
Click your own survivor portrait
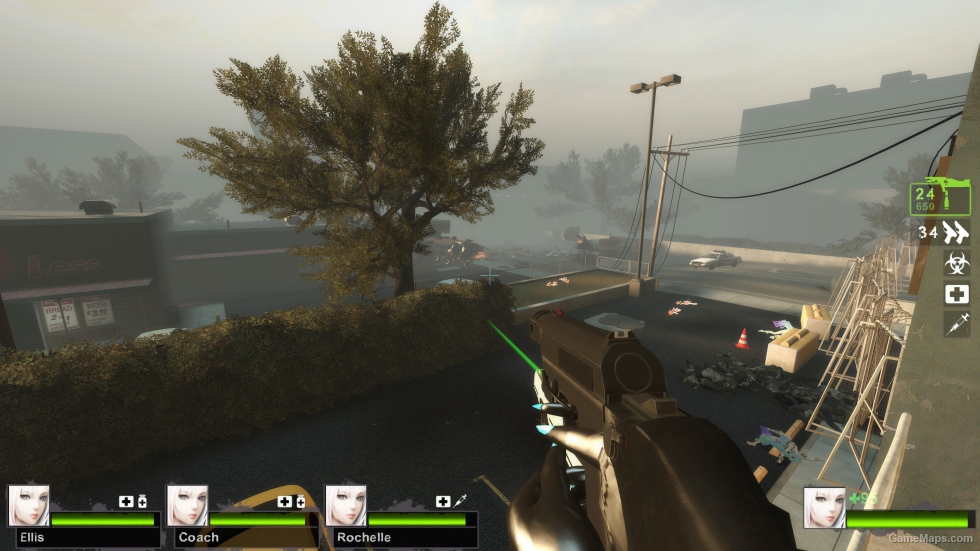click(x=824, y=507)
